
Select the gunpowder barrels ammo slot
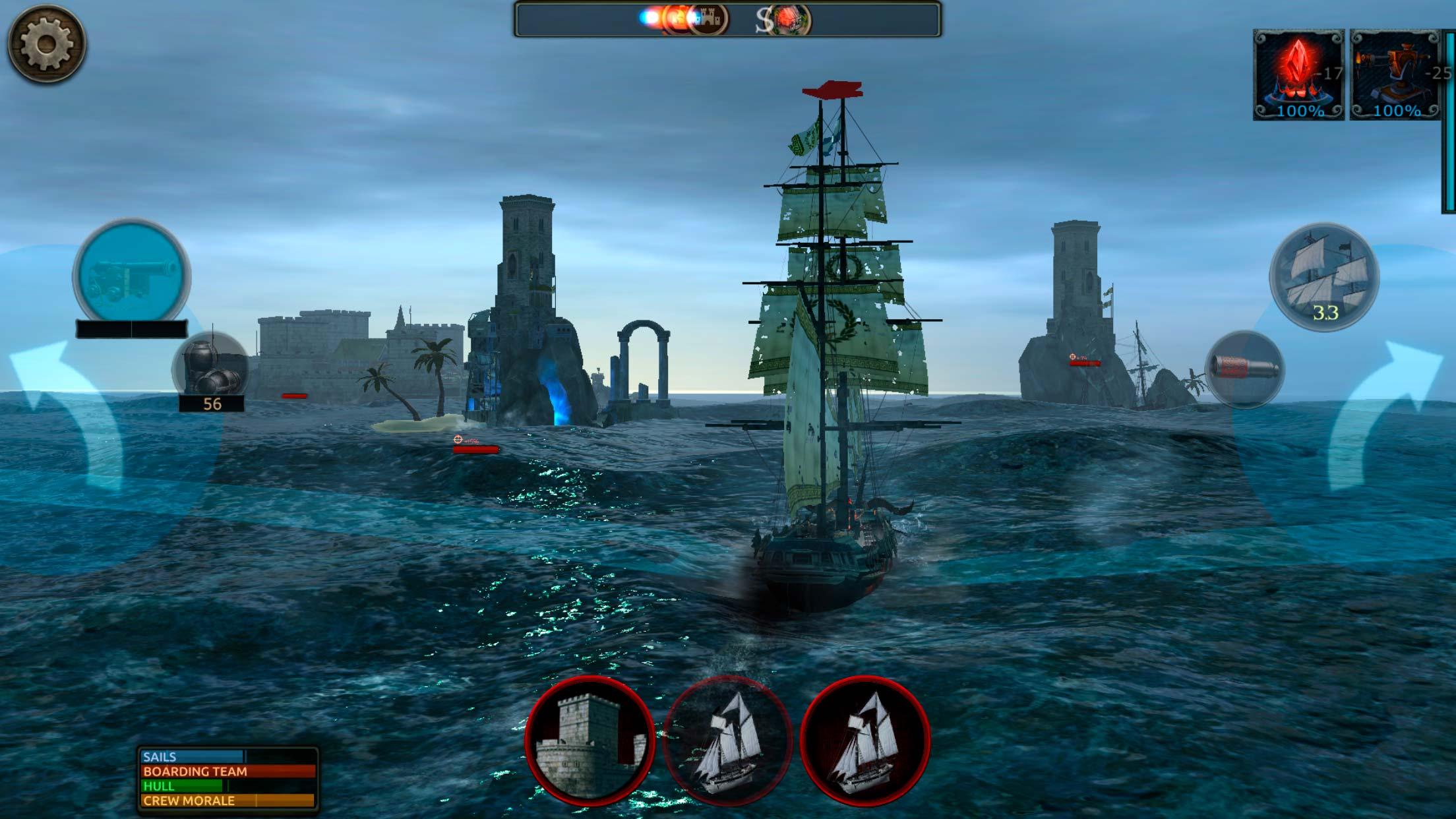(210, 368)
